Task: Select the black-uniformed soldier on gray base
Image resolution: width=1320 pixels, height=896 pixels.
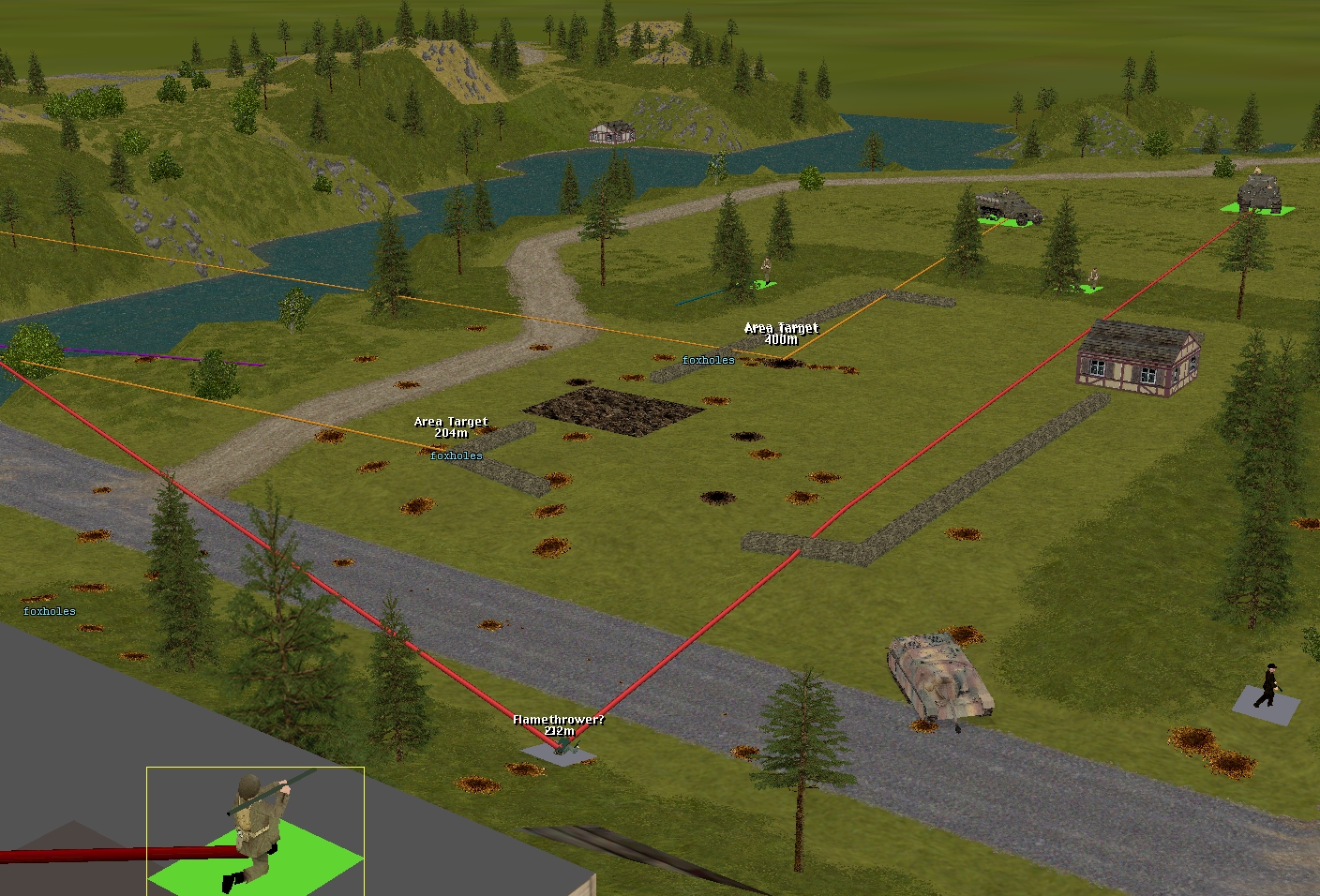Action: [x=1267, y=686]
